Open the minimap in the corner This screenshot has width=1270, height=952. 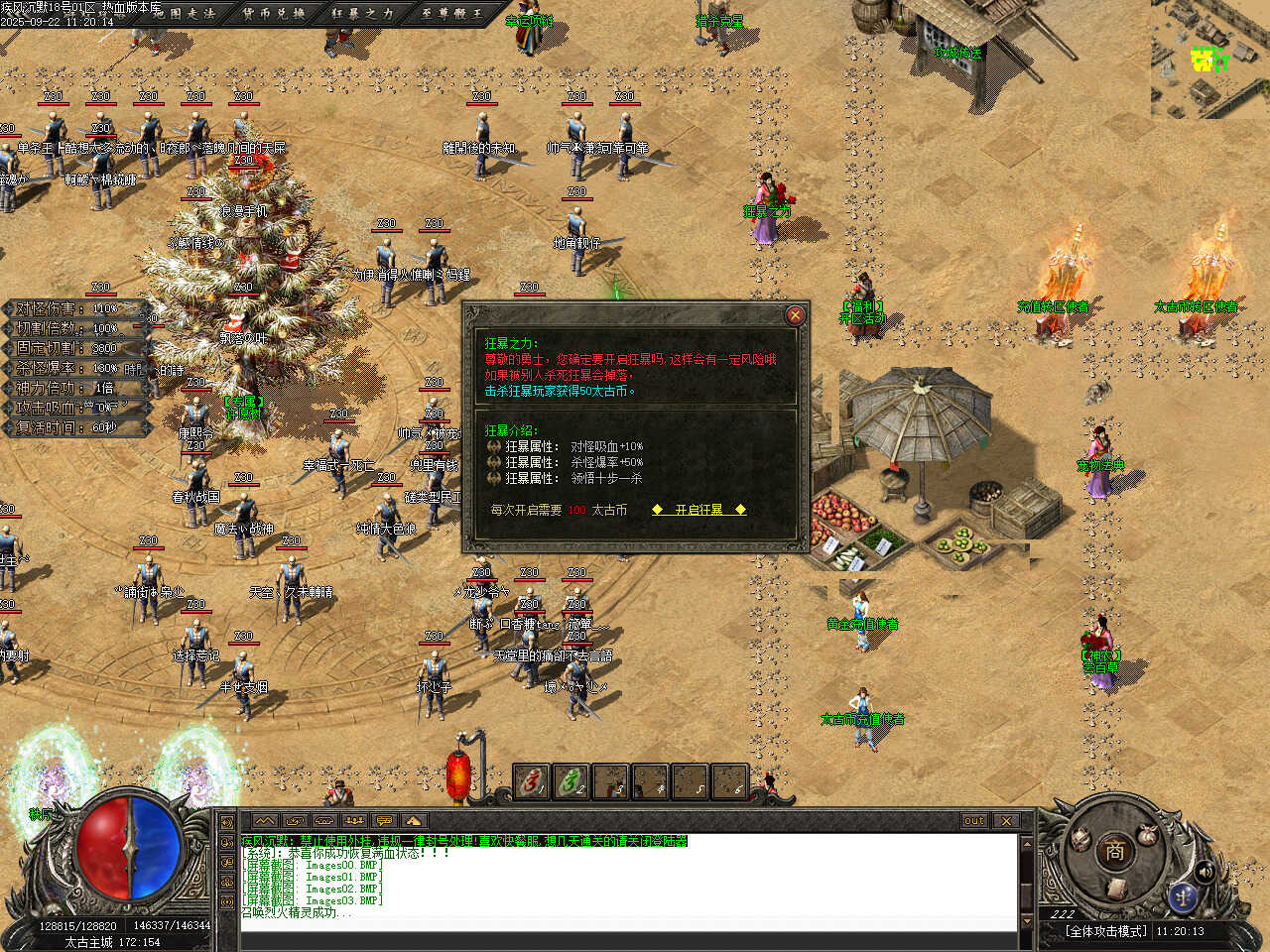[1209, 58]
